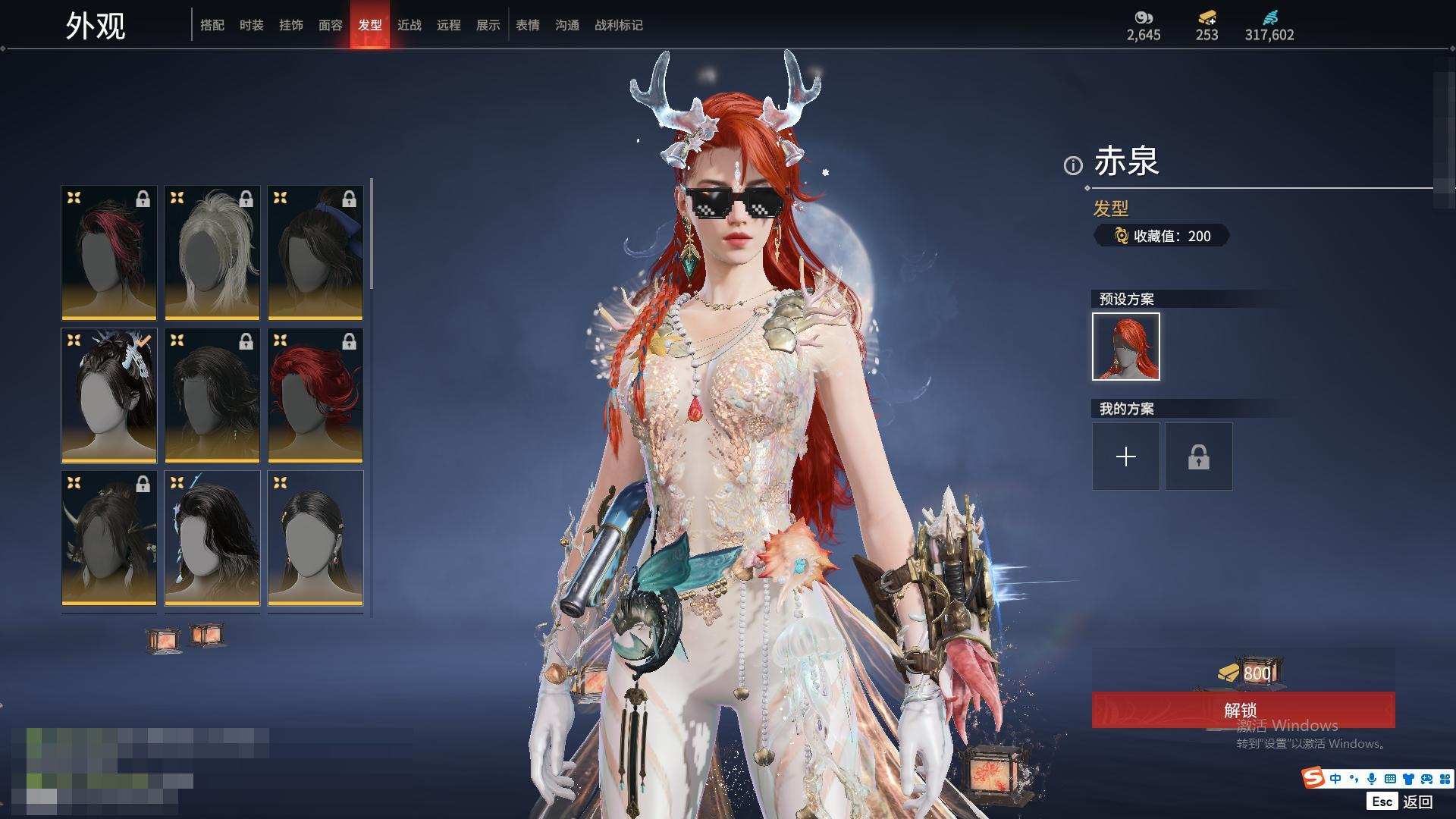Open the 时装 tab

(x=251, y=25)
